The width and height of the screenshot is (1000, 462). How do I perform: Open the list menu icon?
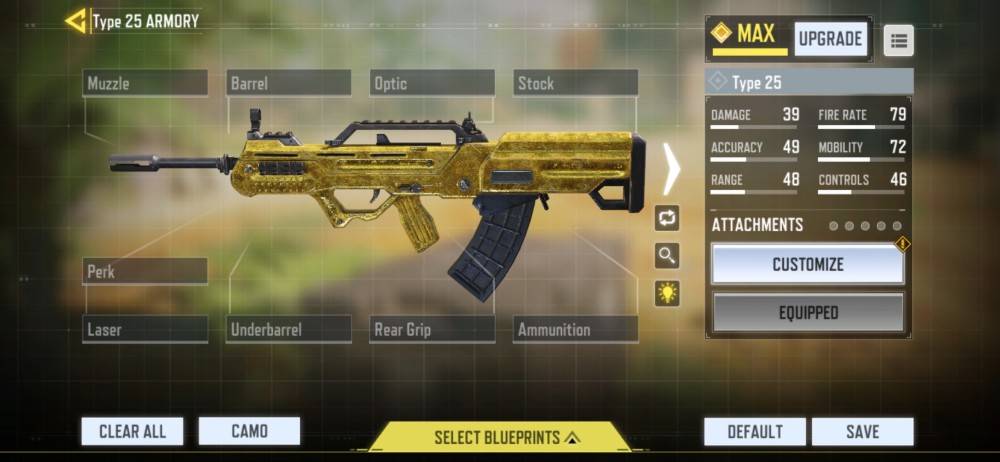(898, 40)
